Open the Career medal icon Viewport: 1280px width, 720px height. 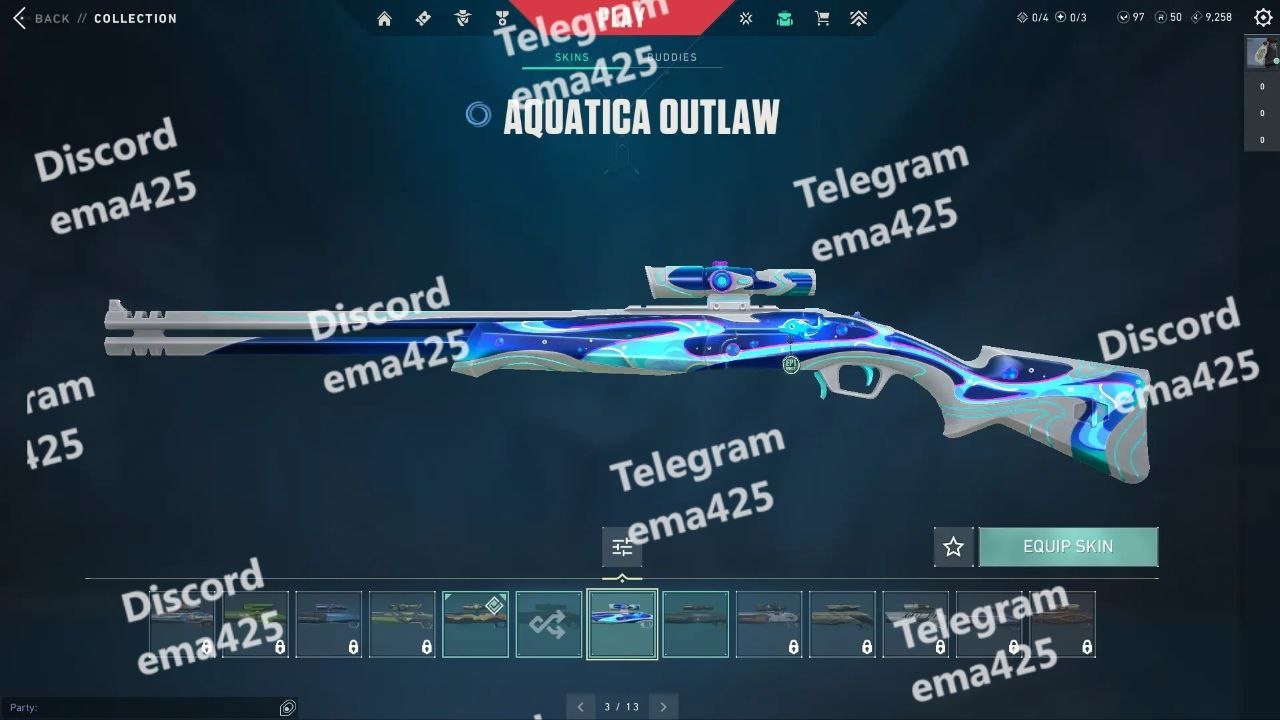coord(501,18)
